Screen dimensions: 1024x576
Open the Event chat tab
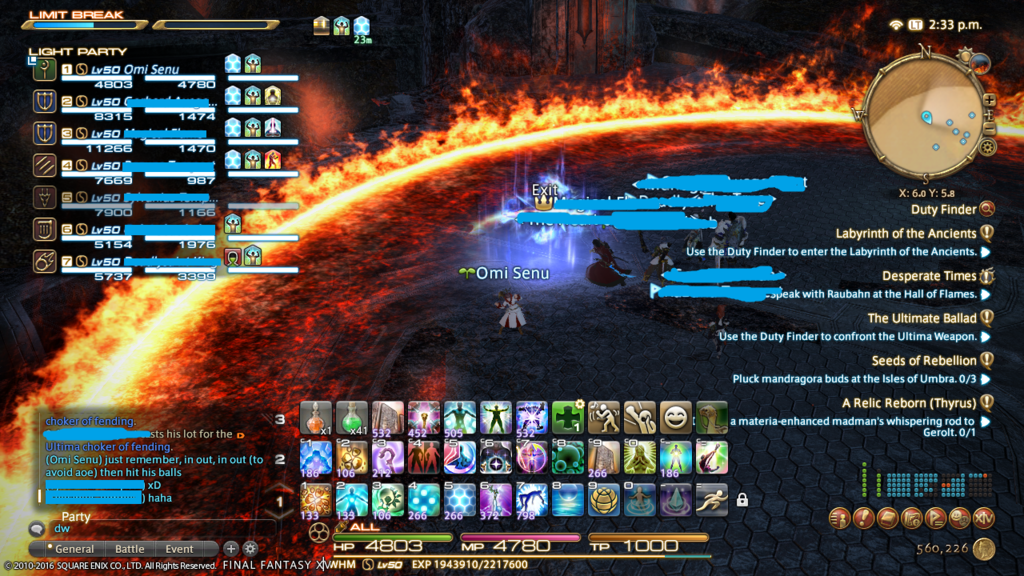[180, 549]
